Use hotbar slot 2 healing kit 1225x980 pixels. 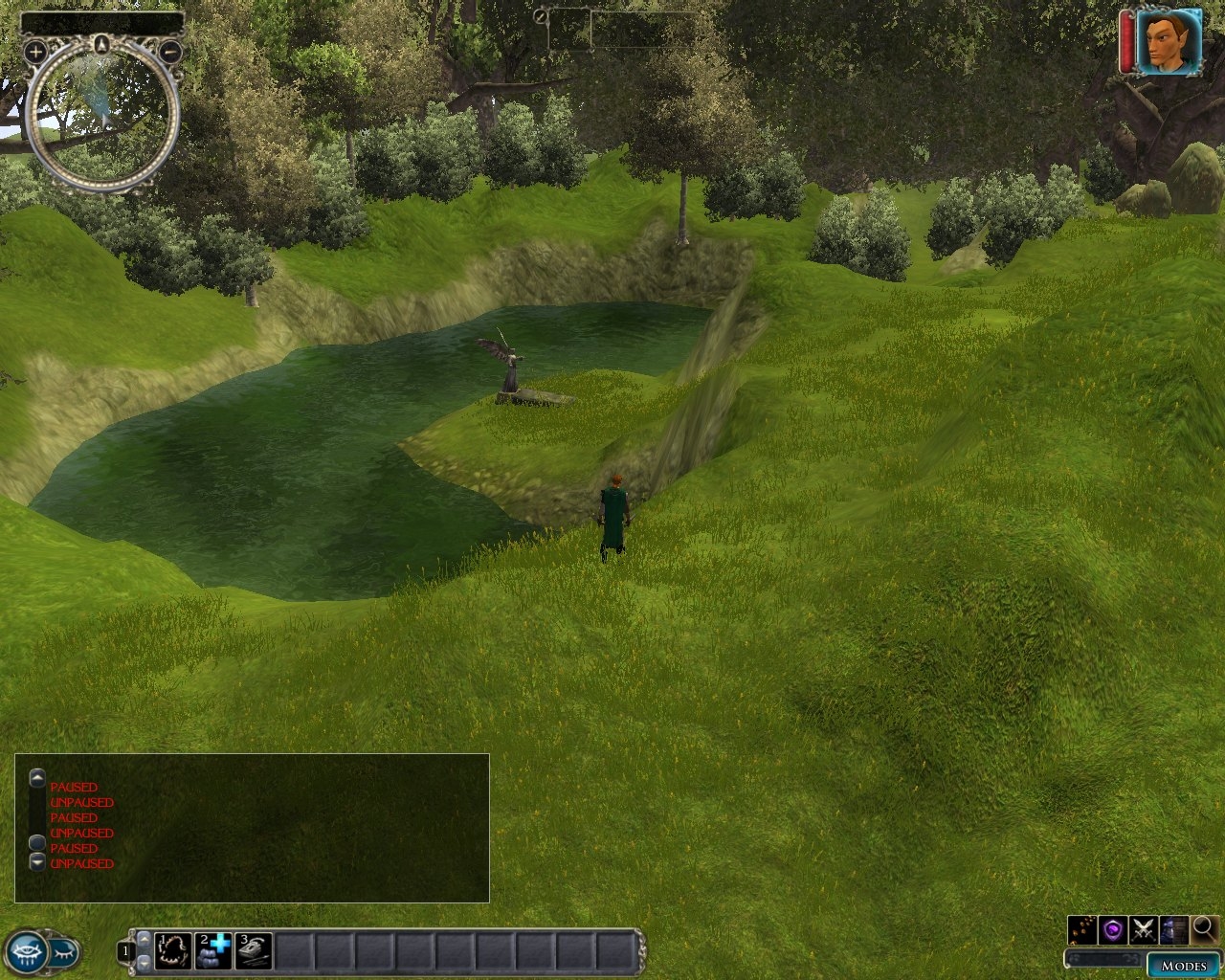tap(213, 950)
